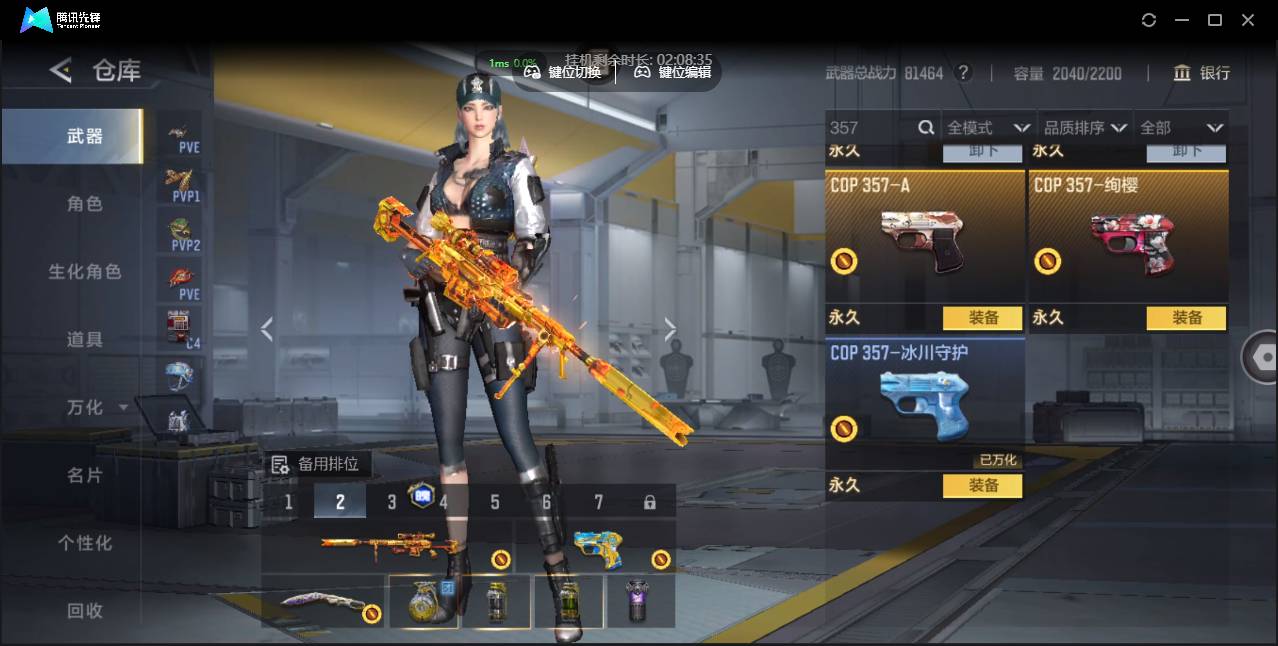Equip the COP 357-A pistol

pyautogui.click(x=982, y=318)
